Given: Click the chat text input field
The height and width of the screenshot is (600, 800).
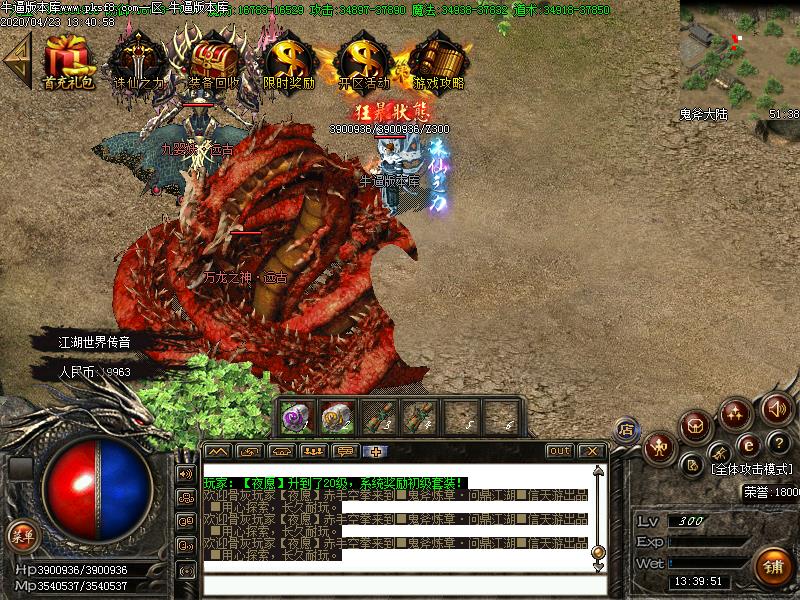Looking at the screenshot, I should [400, 585].
